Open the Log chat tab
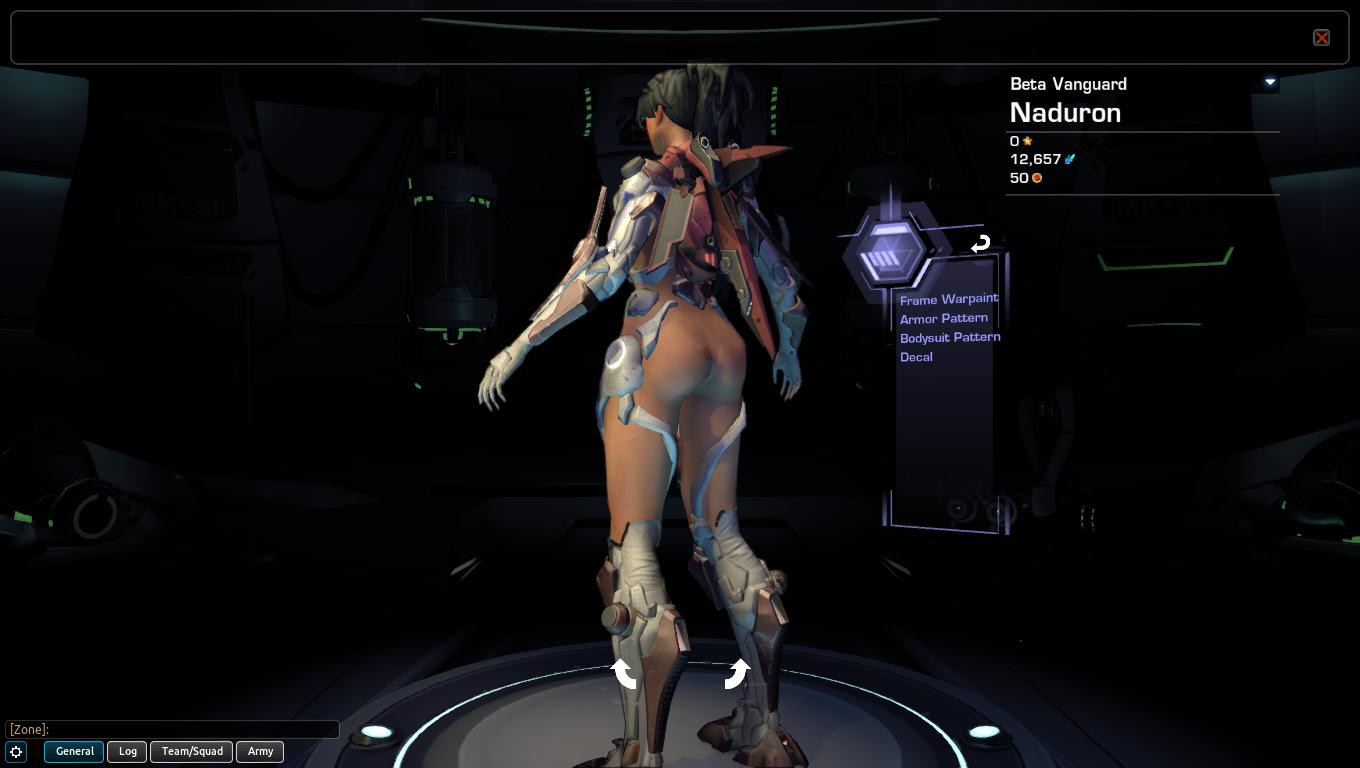The image size is (1360, 768). coord(128,751)
